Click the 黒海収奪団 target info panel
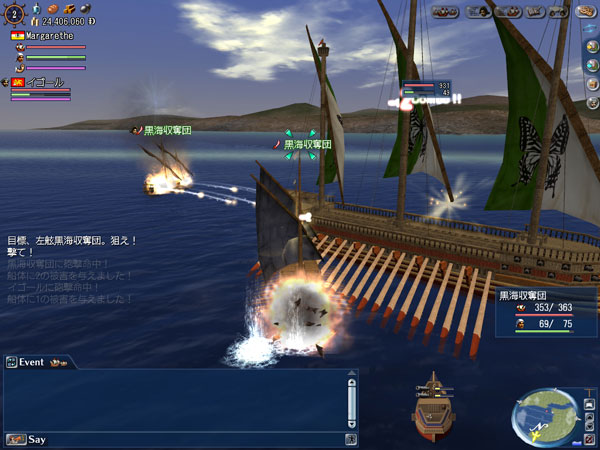Image resolution: width=600 pixels, height=450 pixels. point(546,310)
